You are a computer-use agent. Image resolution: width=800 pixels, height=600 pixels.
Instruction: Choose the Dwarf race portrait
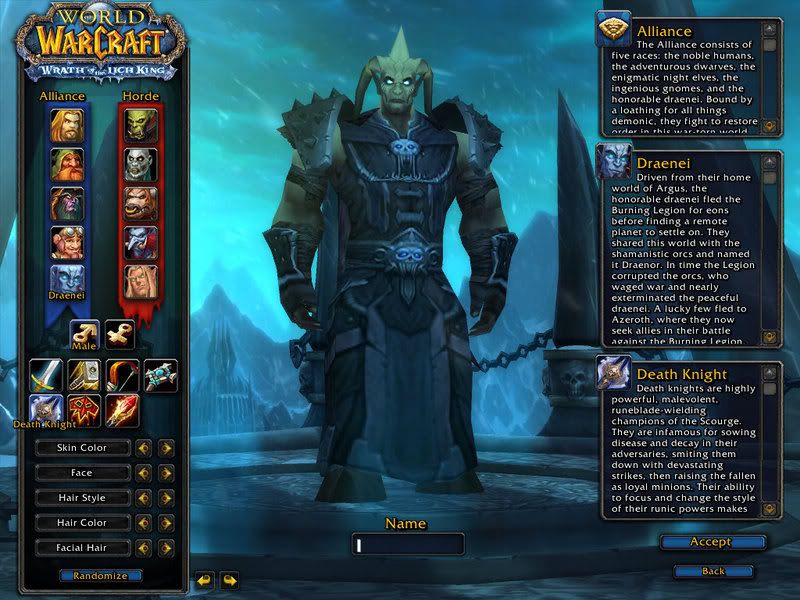pyautogui.click(x=67, y=164)
